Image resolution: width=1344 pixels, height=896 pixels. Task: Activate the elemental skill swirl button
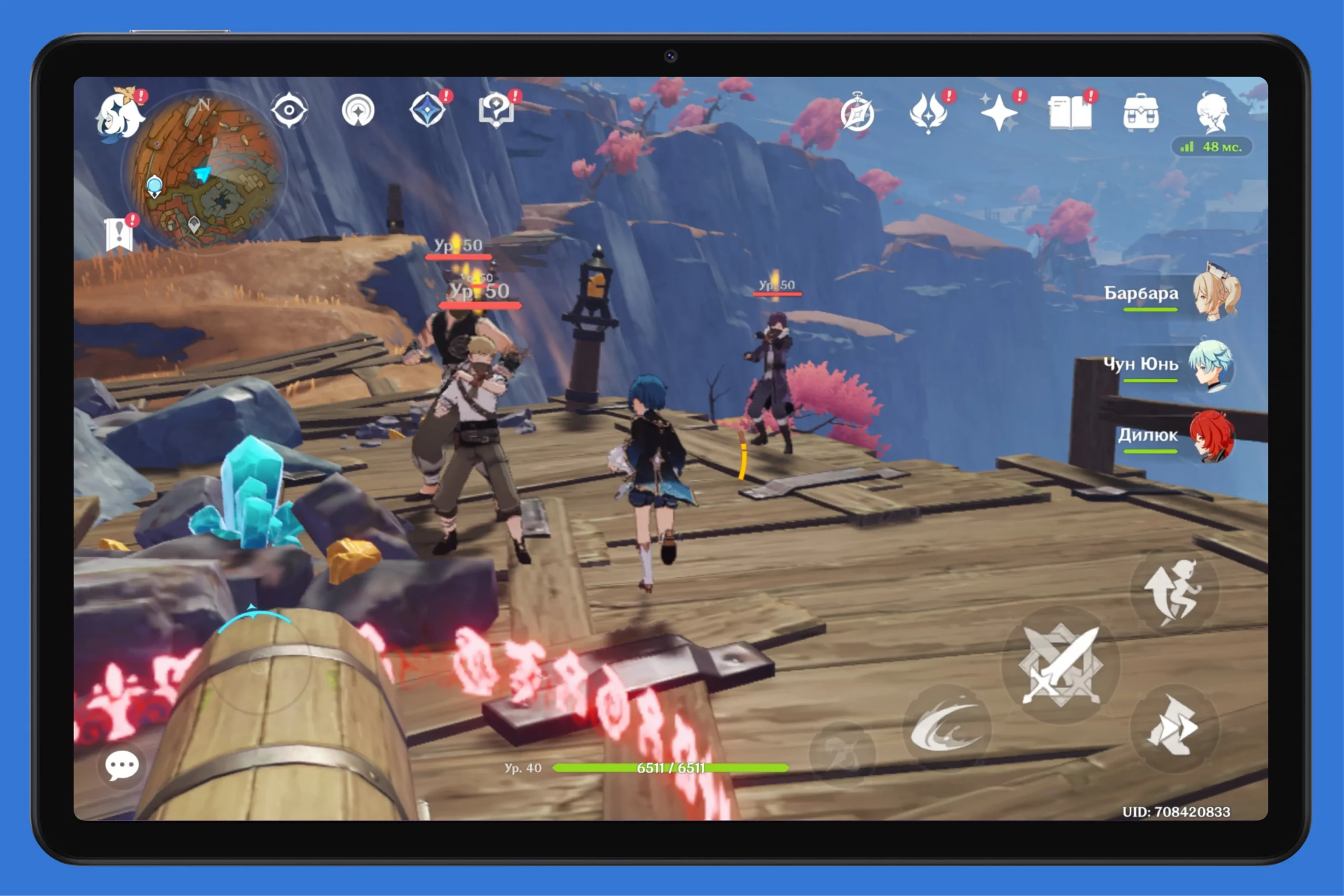pos(948,728)
